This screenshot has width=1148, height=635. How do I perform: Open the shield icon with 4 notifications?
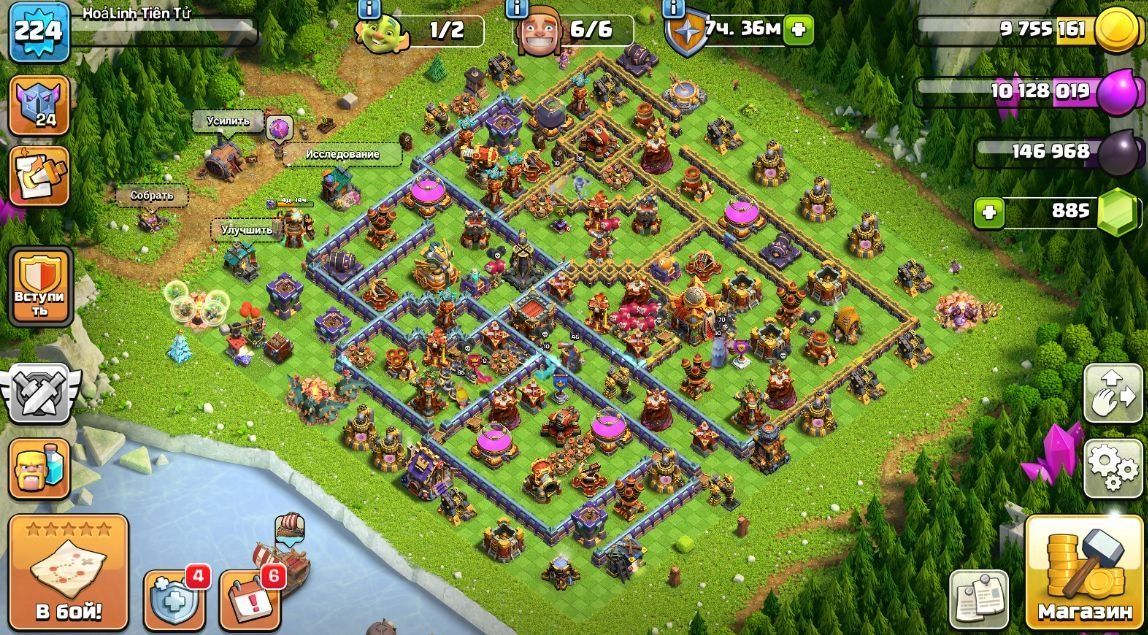tap(176, 599)
